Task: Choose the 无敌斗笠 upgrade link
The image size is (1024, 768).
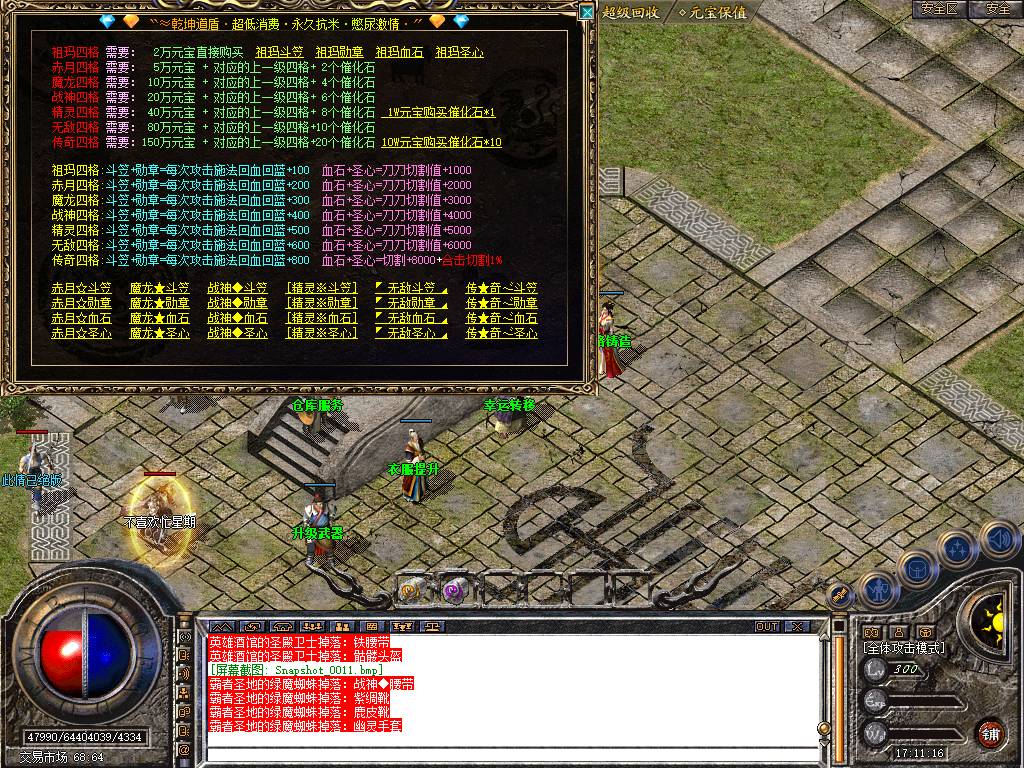Action: coord(410,289)
